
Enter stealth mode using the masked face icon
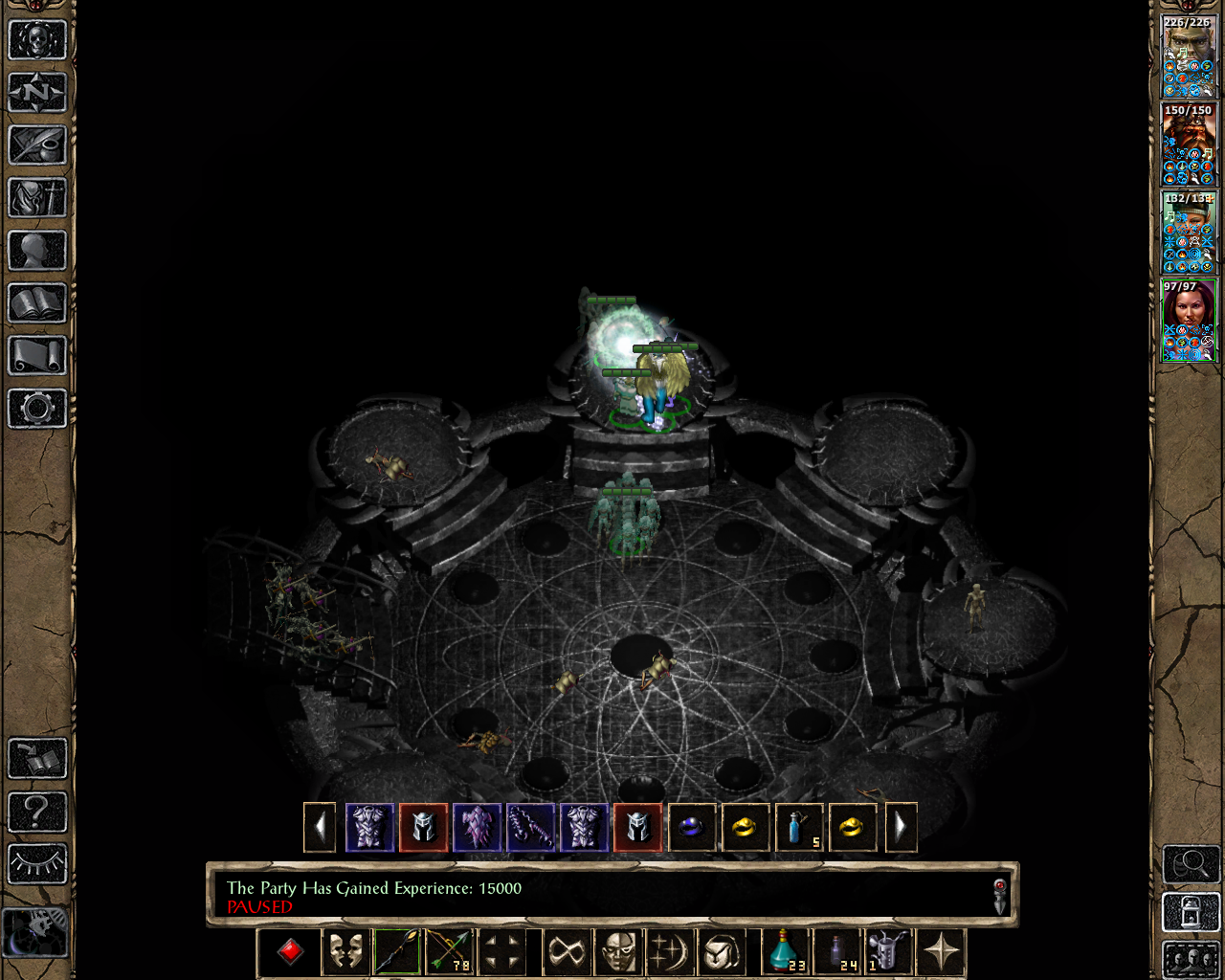(x=345, y=952)
